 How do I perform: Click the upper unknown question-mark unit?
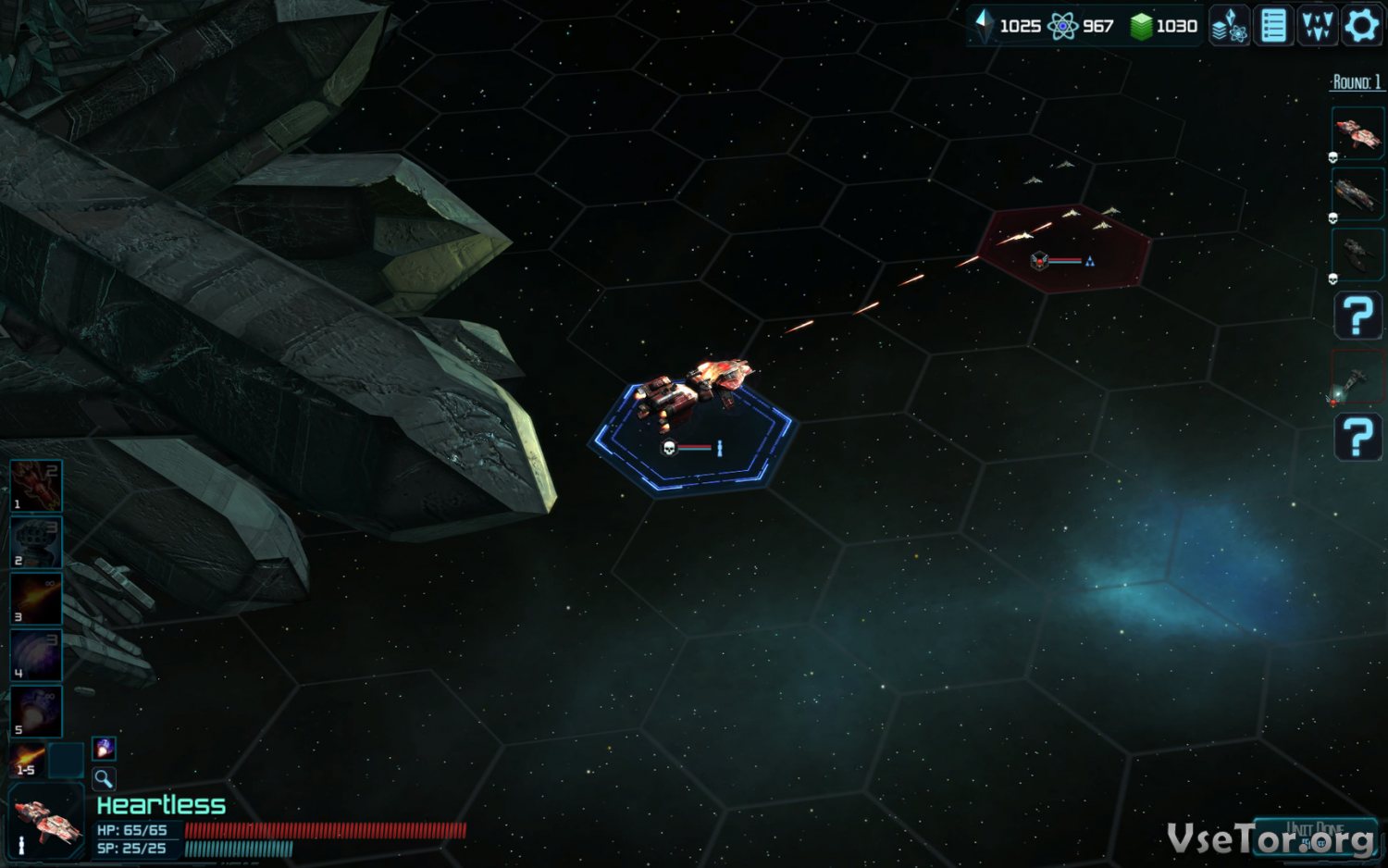(x=1357, y=316)
